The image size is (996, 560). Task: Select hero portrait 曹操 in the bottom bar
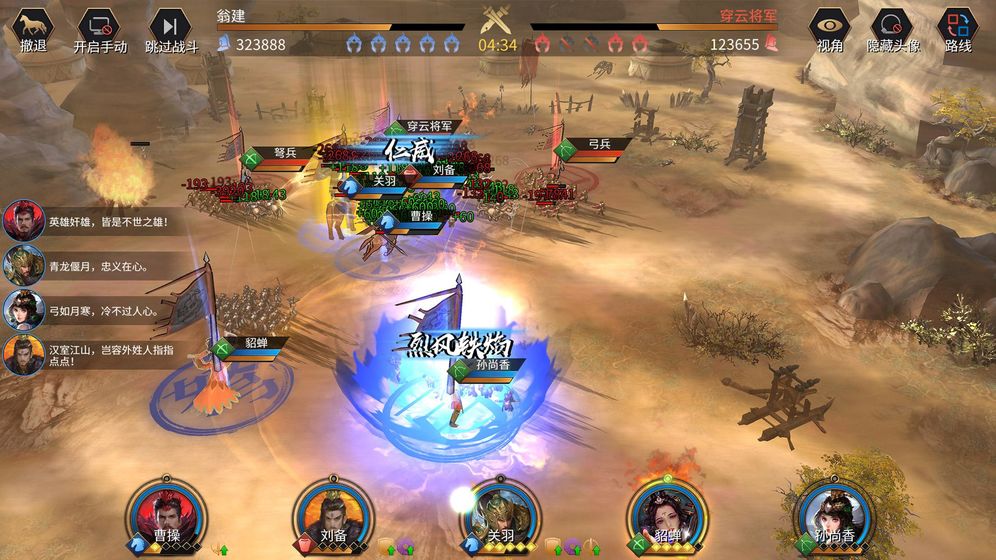coord(160,515)
